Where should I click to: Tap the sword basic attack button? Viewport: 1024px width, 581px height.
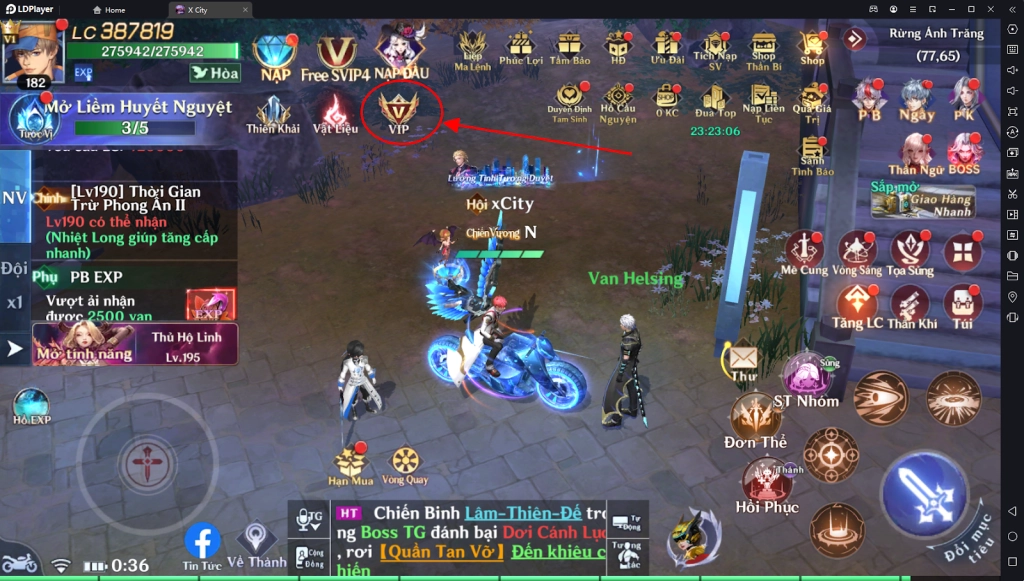click(x=923, y=490)
